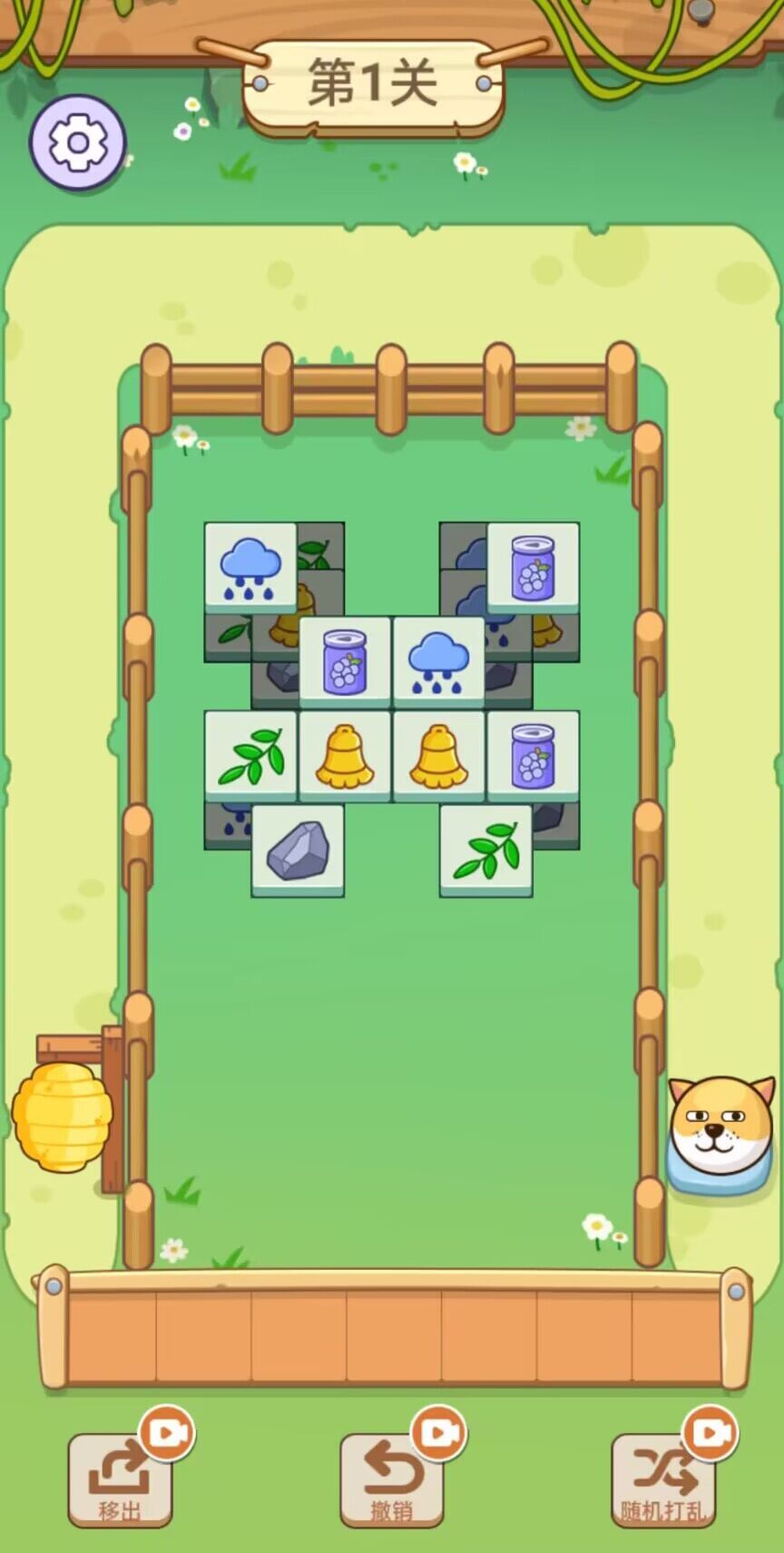This screenshot has height=1553, width=784.
Task: Tap the rain cloud tile in the top-left corner
Action: tap(250, 567)
